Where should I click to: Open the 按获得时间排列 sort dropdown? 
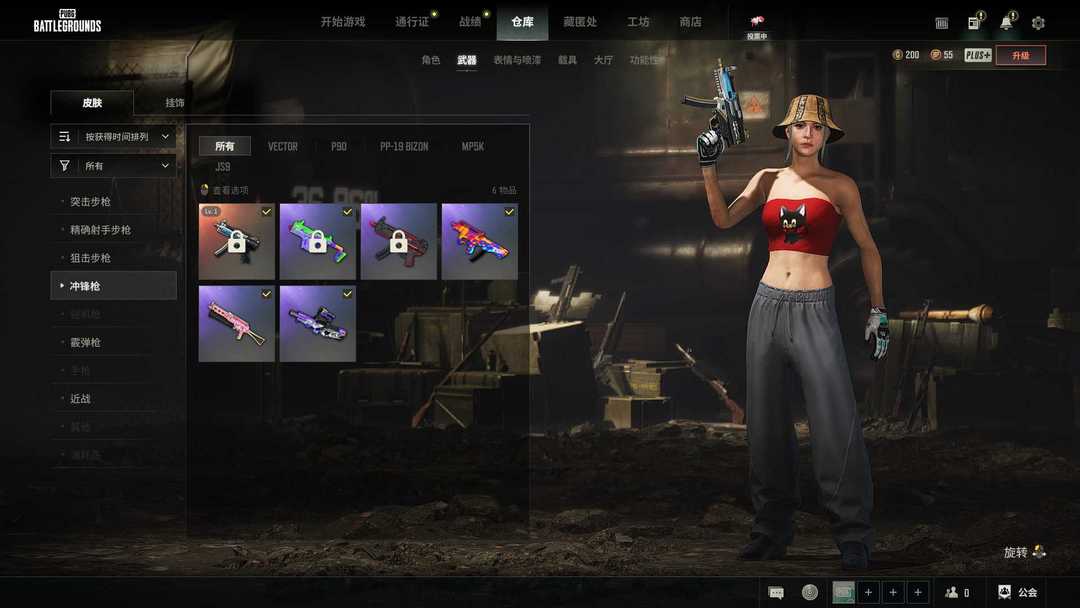pyautogui.click(x=114, y=137)
